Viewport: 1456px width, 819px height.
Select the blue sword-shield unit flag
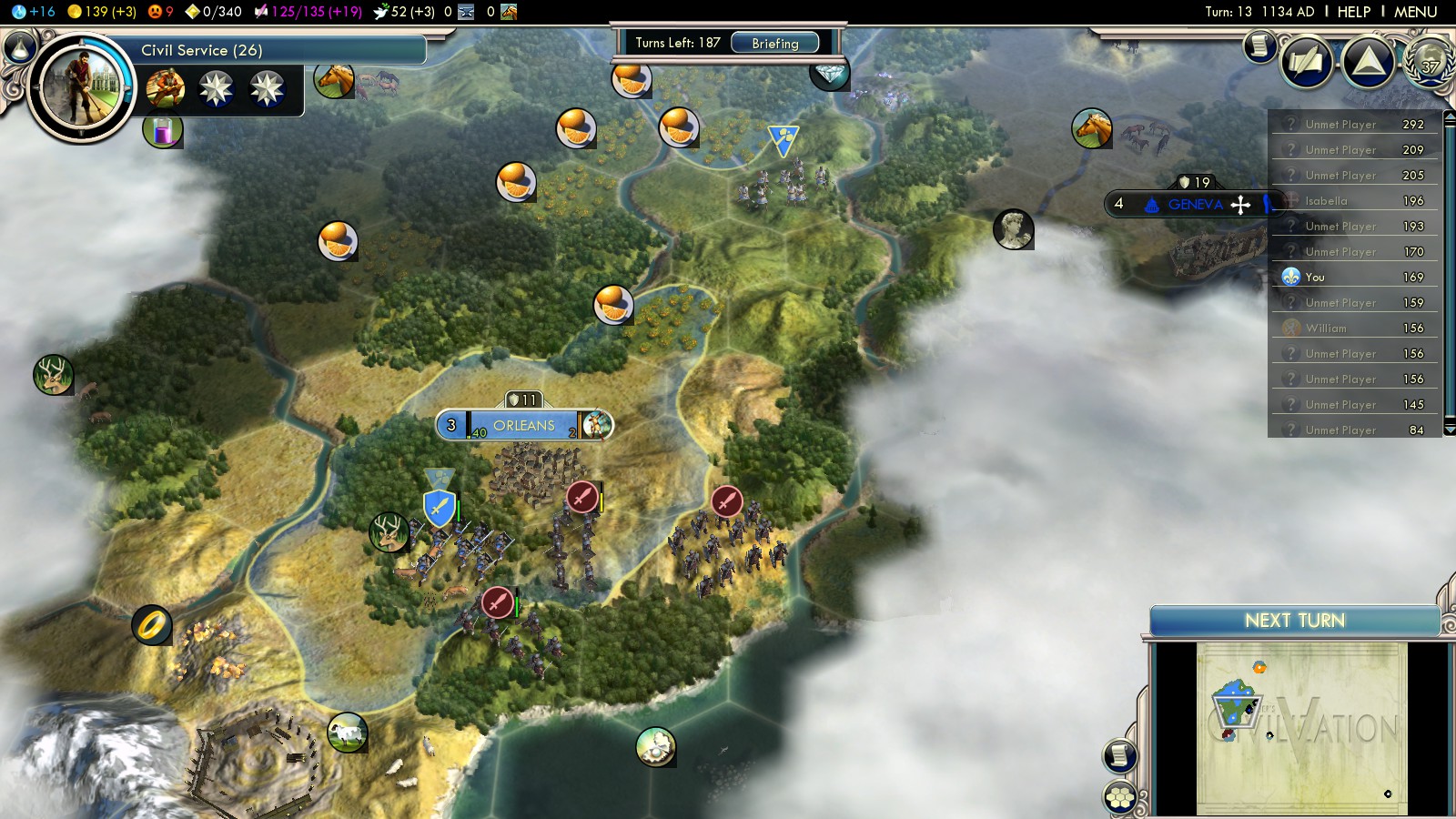440,508
